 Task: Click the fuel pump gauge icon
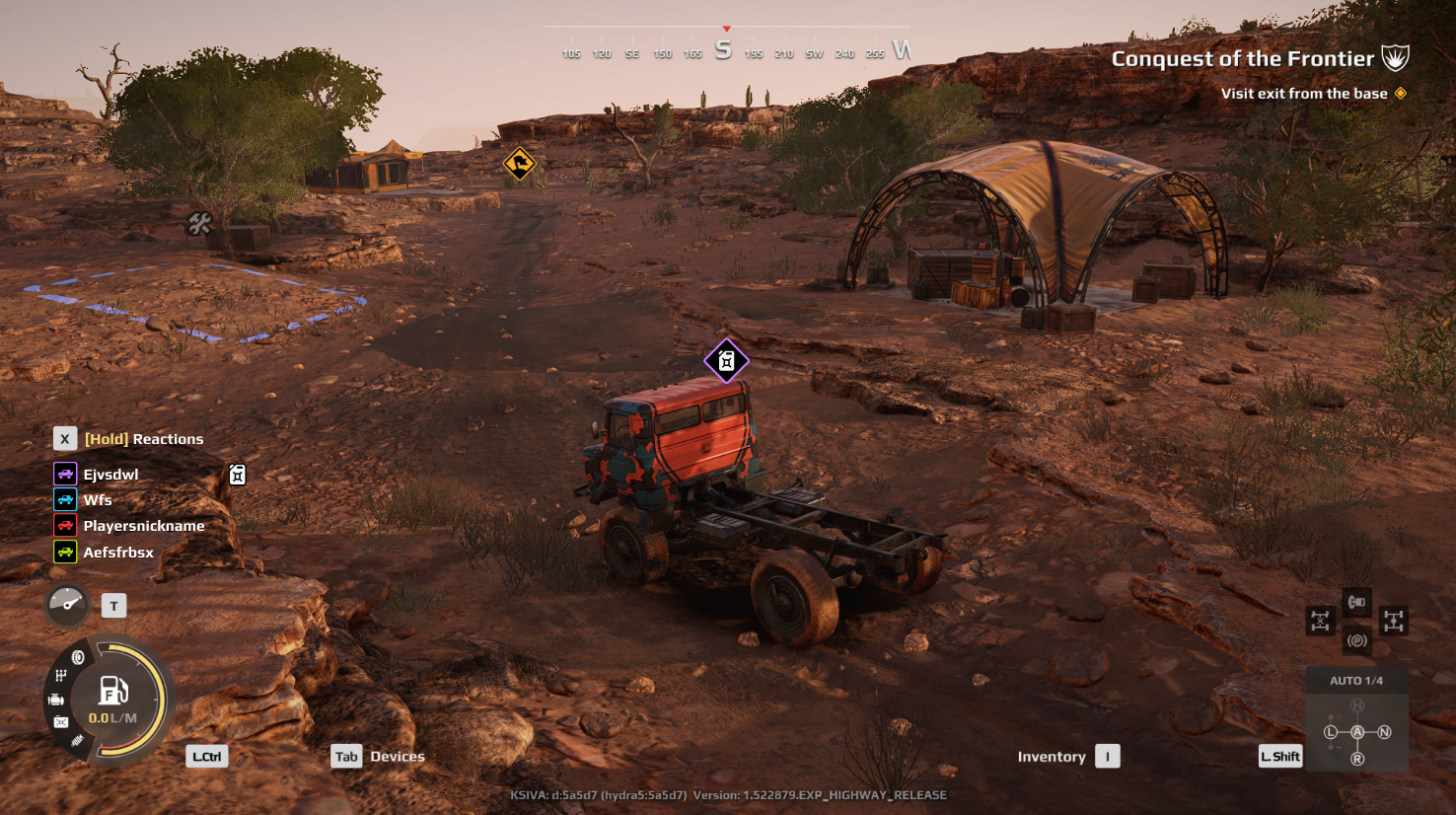(113, 692)
